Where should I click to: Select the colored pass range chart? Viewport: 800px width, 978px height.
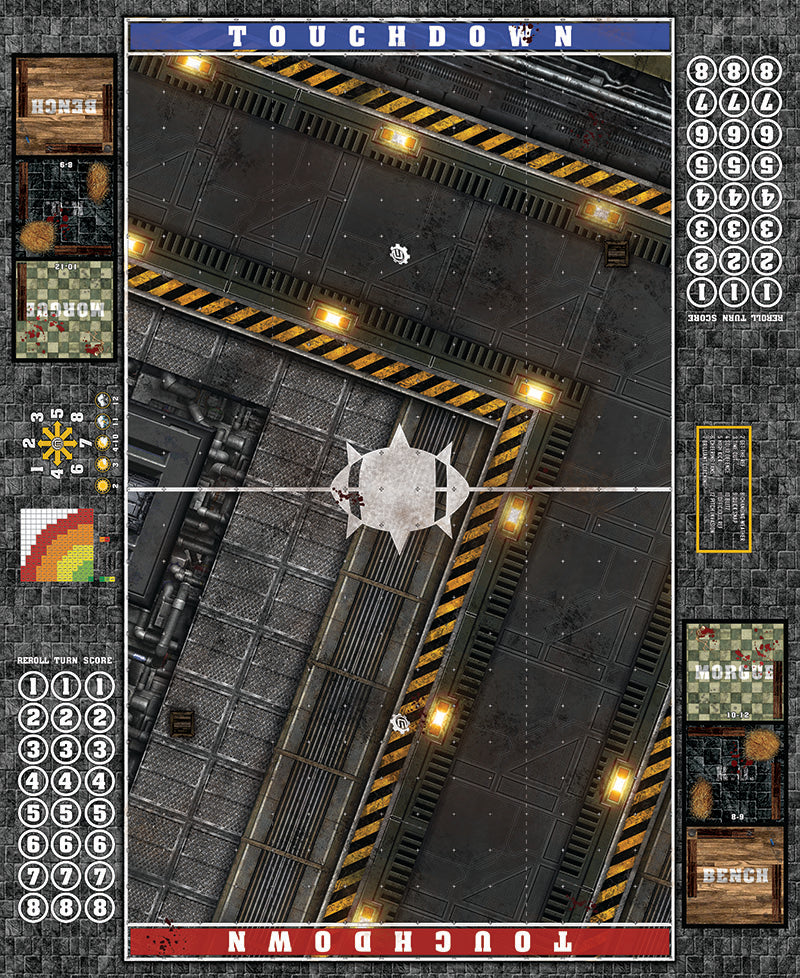coord(57,545)
